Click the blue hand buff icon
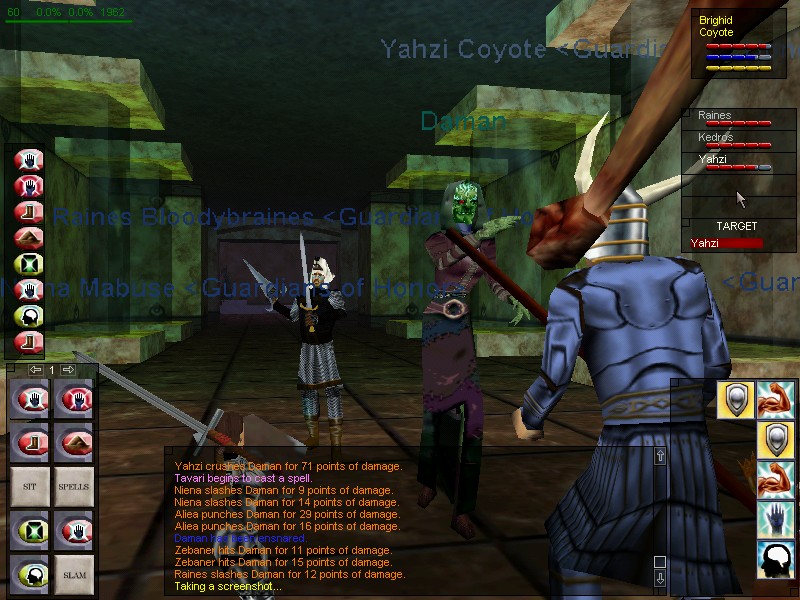 click(x=775, y=519)
